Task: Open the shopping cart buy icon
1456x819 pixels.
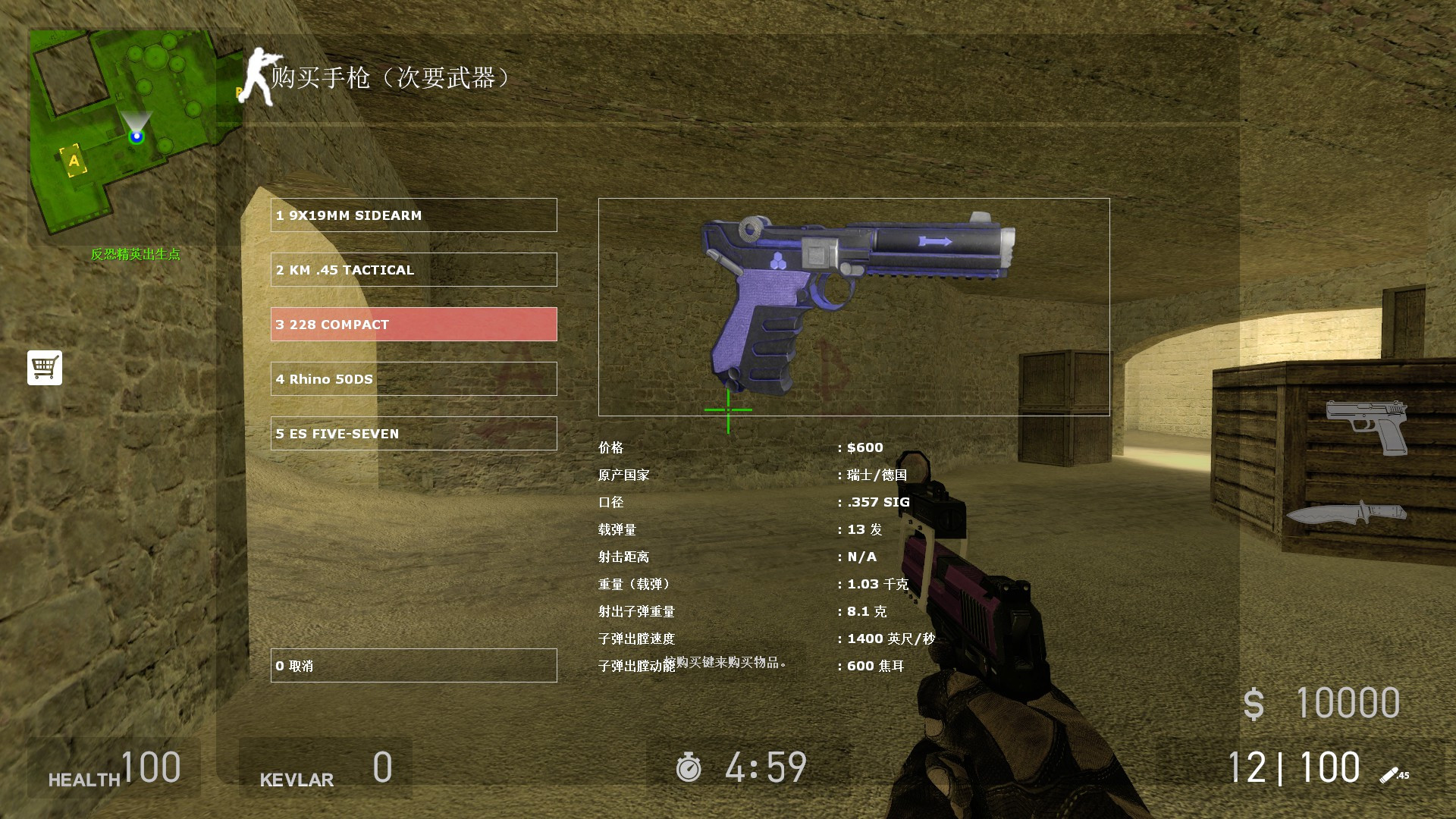Action: (45, 367)
